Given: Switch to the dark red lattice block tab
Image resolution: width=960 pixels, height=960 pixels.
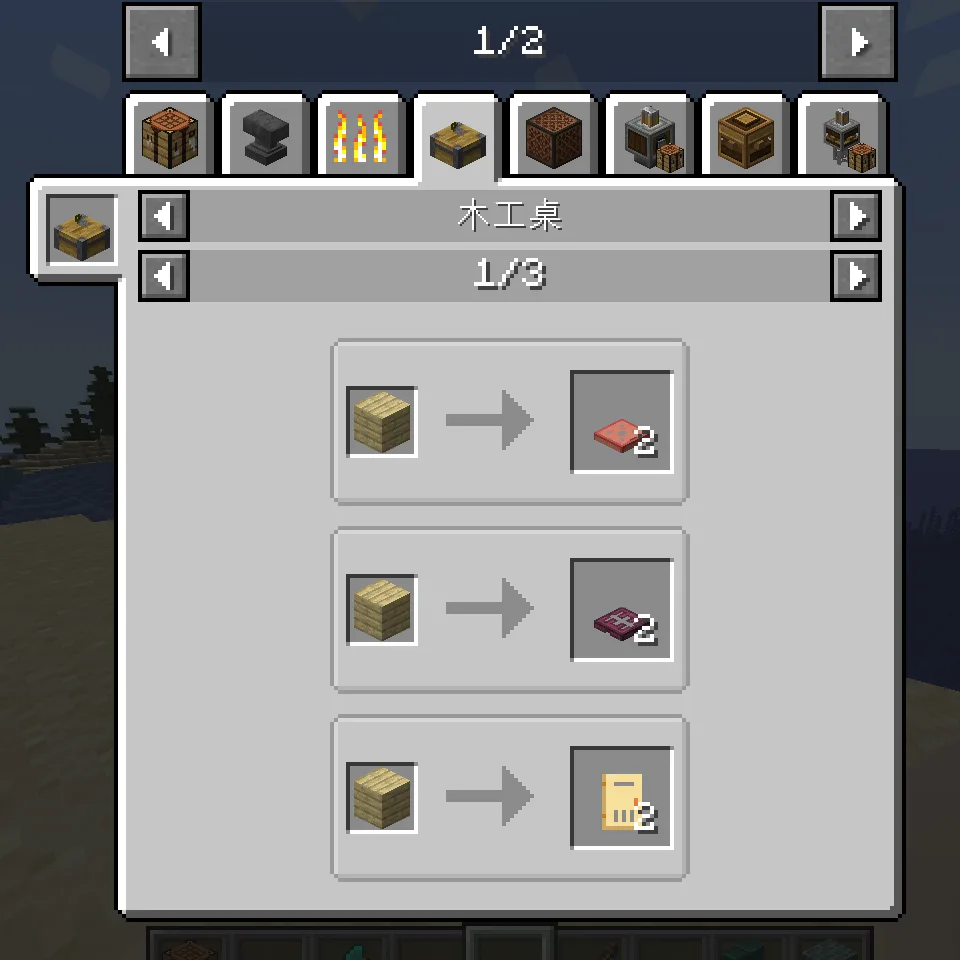Looking at the screenshot, I should (x=552, y=138).
